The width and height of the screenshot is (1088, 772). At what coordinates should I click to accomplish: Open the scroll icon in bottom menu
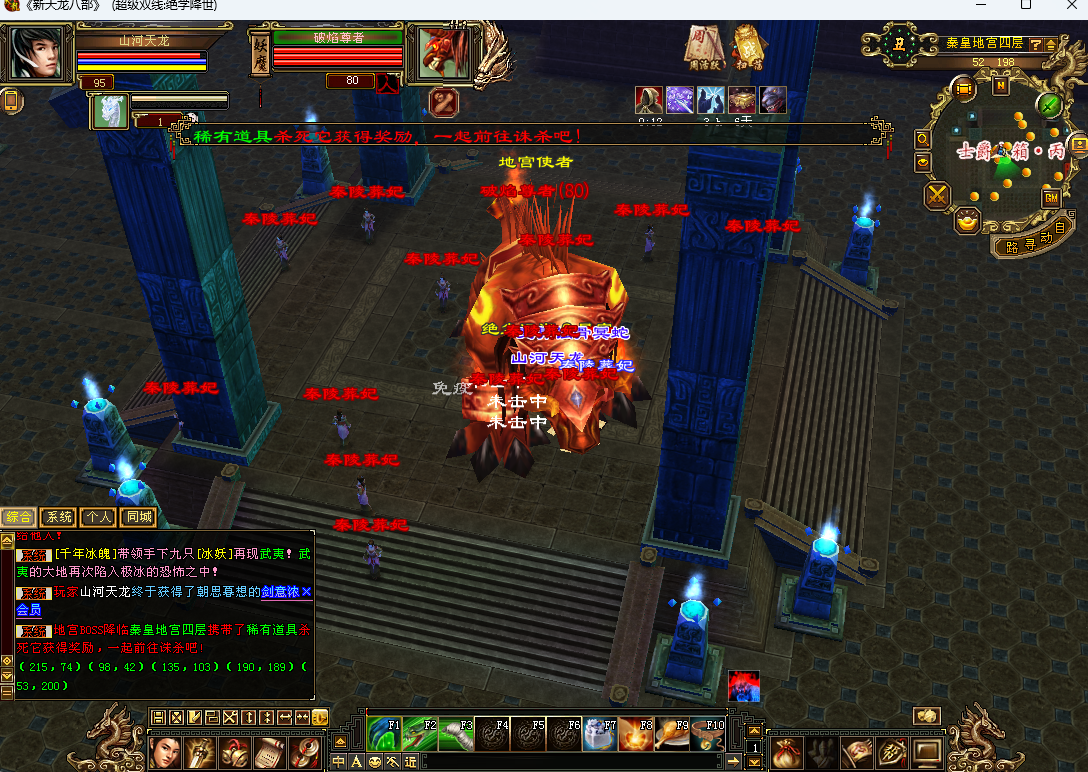point(267,752)
